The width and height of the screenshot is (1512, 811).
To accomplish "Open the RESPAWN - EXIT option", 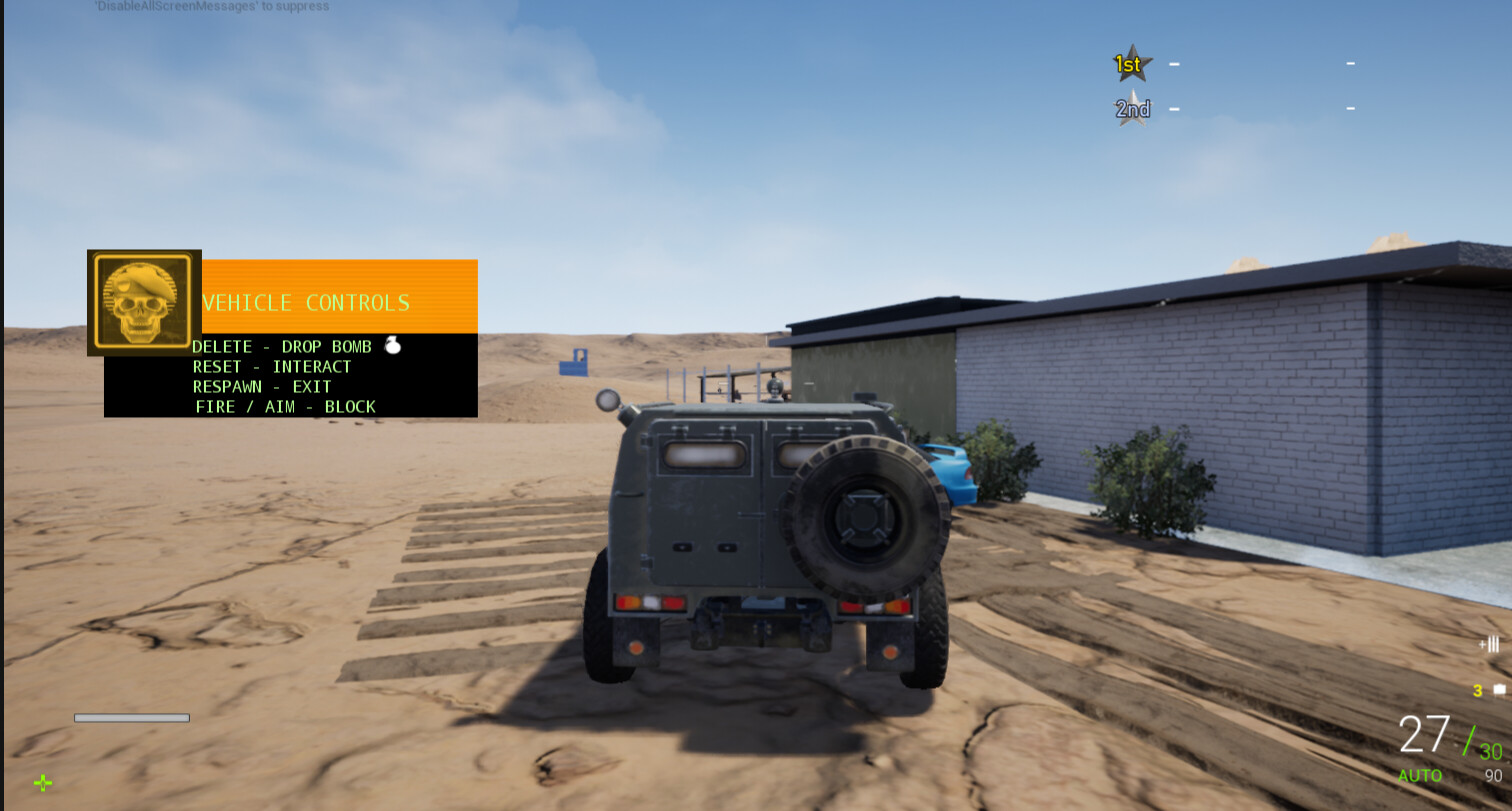I will click(x=263, y=386).
